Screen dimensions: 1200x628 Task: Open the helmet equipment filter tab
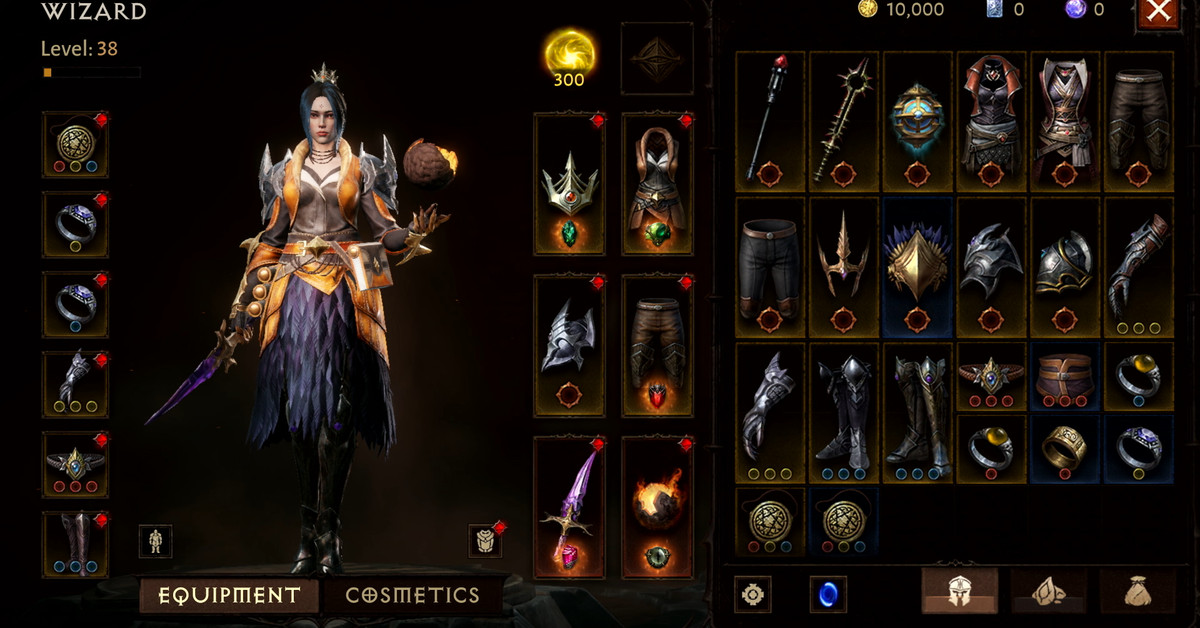click(x=959, y=592)
